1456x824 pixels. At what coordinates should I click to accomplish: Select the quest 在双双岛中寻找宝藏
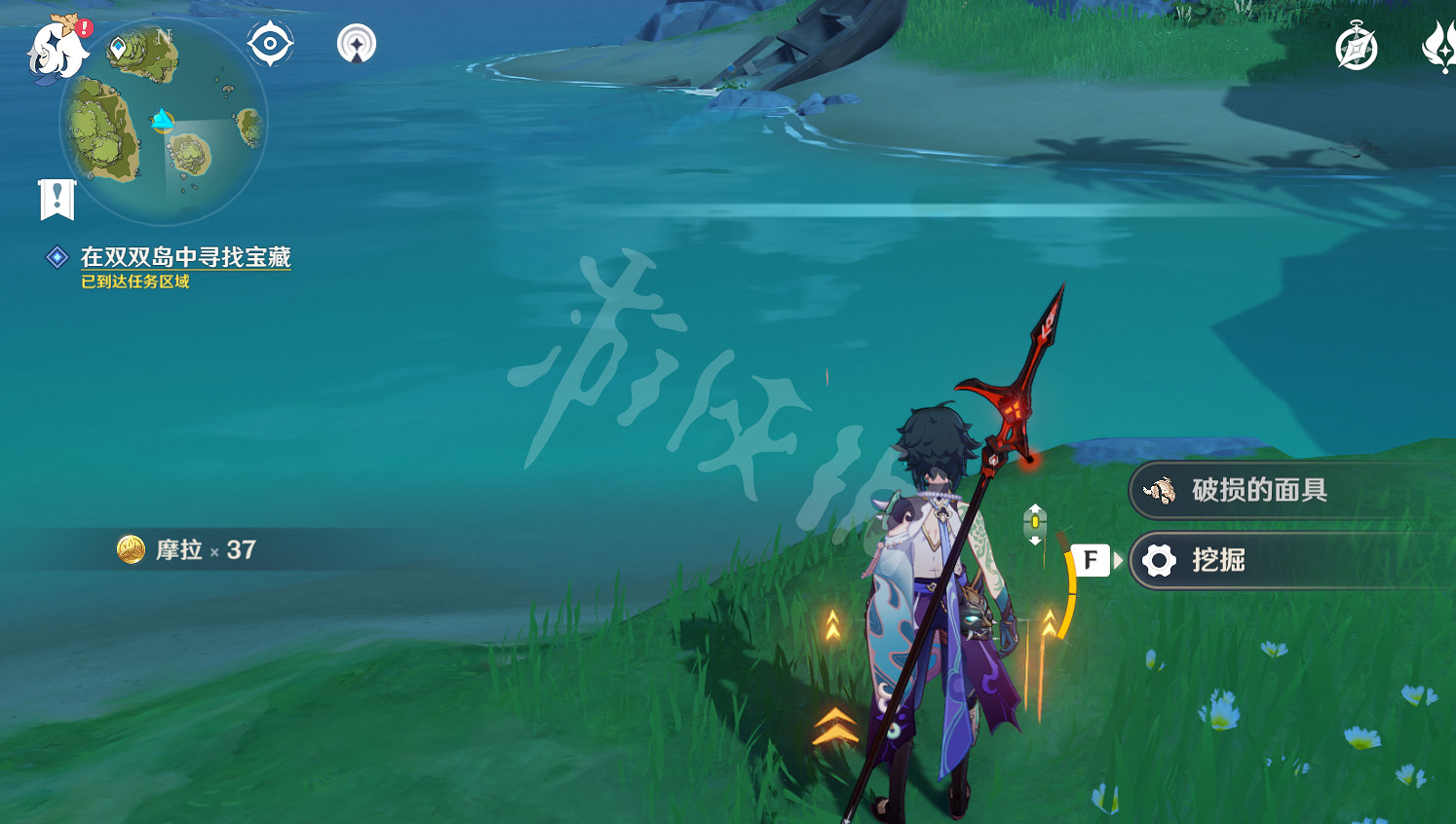click(x=185, y=259)
